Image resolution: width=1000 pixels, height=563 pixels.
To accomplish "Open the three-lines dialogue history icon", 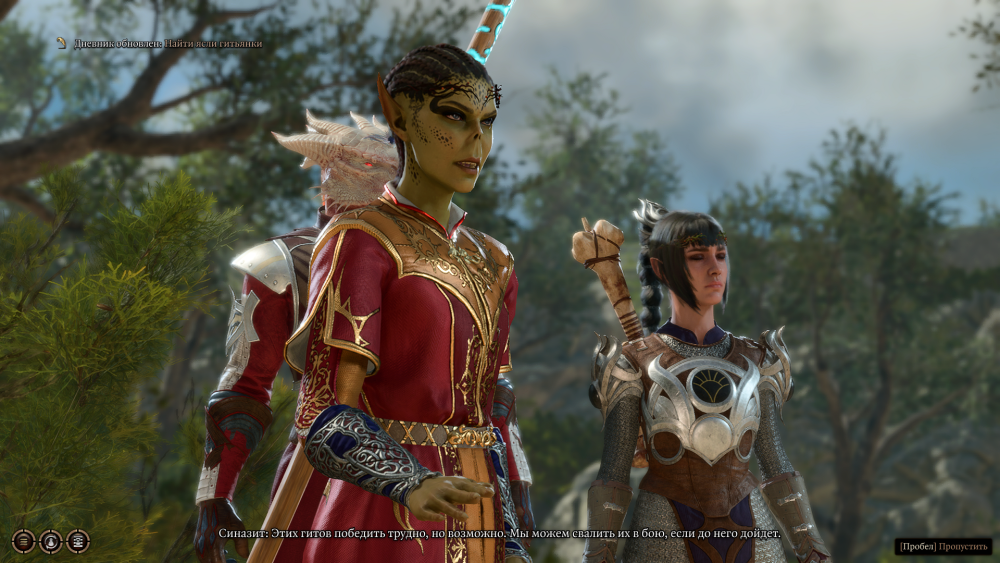I will 23,541.
